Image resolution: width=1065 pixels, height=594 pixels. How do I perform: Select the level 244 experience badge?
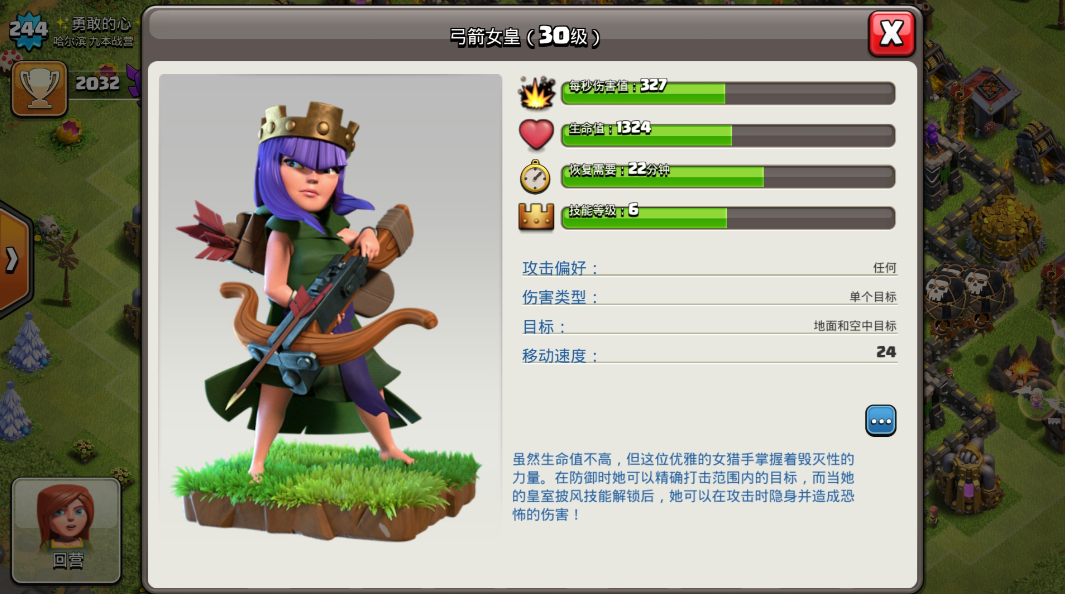pos(28,30)
